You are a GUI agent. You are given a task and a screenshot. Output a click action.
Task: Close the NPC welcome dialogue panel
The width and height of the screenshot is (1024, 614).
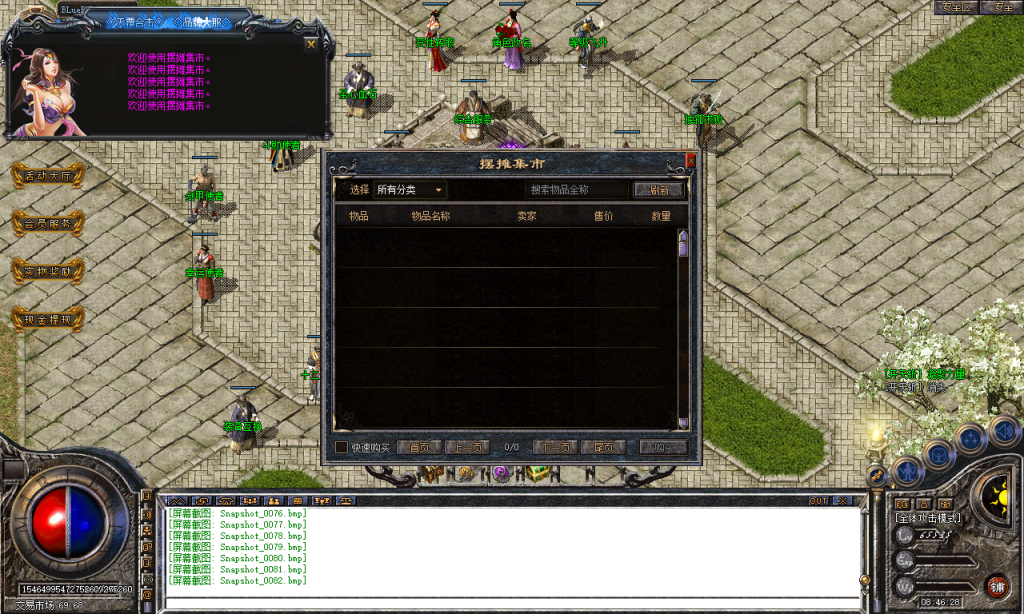pyautogui.click(x=311, y=44)
